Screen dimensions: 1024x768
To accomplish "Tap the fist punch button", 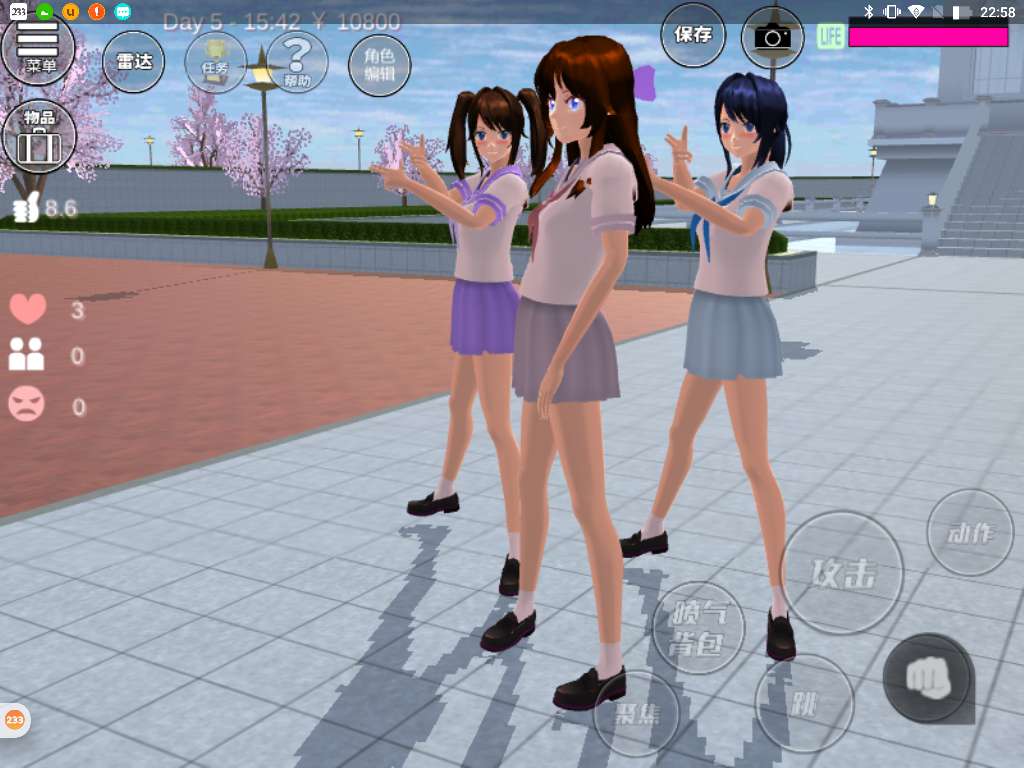I will (927, 677).
